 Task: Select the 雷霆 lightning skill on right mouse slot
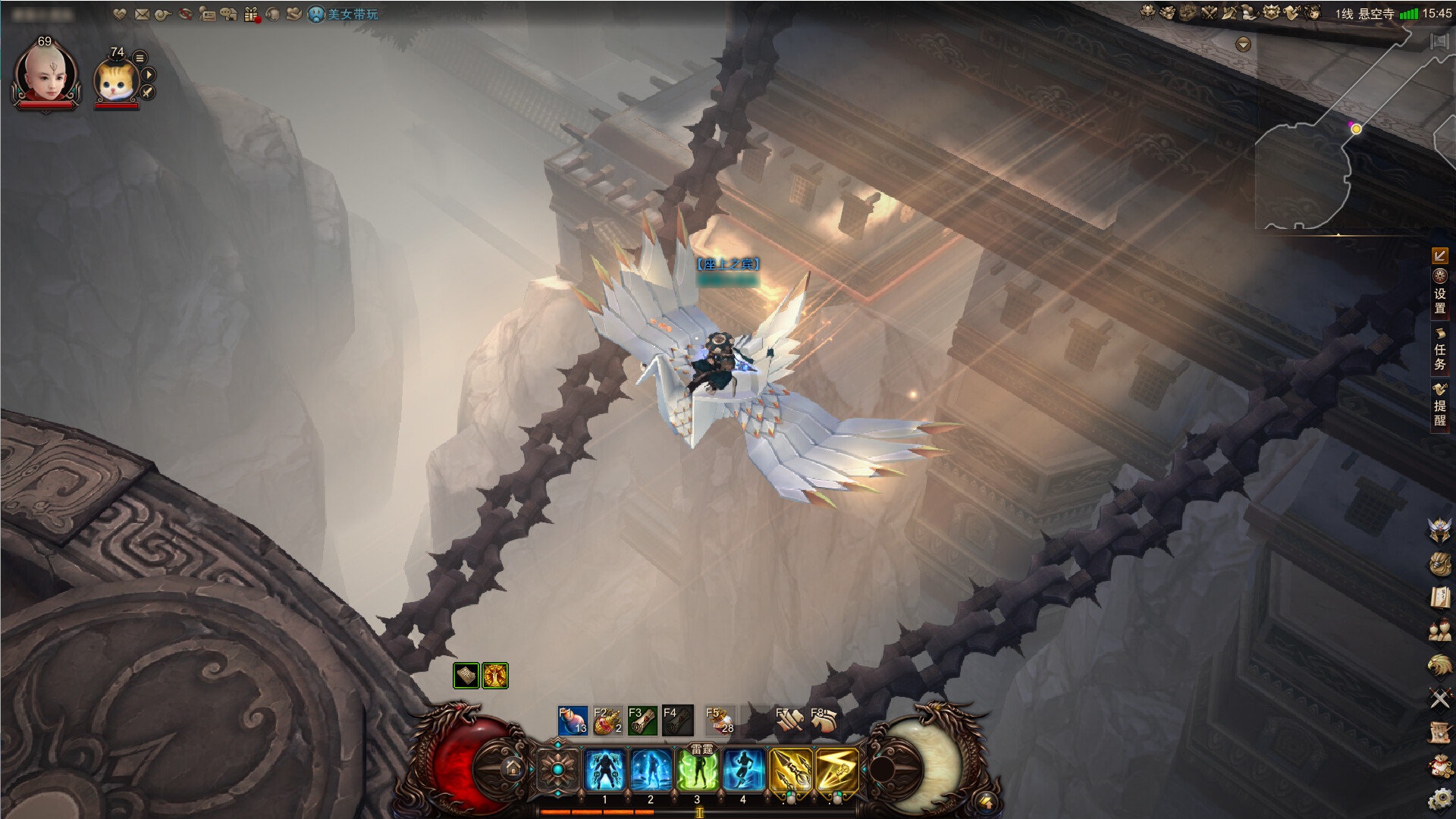[837, 770]
